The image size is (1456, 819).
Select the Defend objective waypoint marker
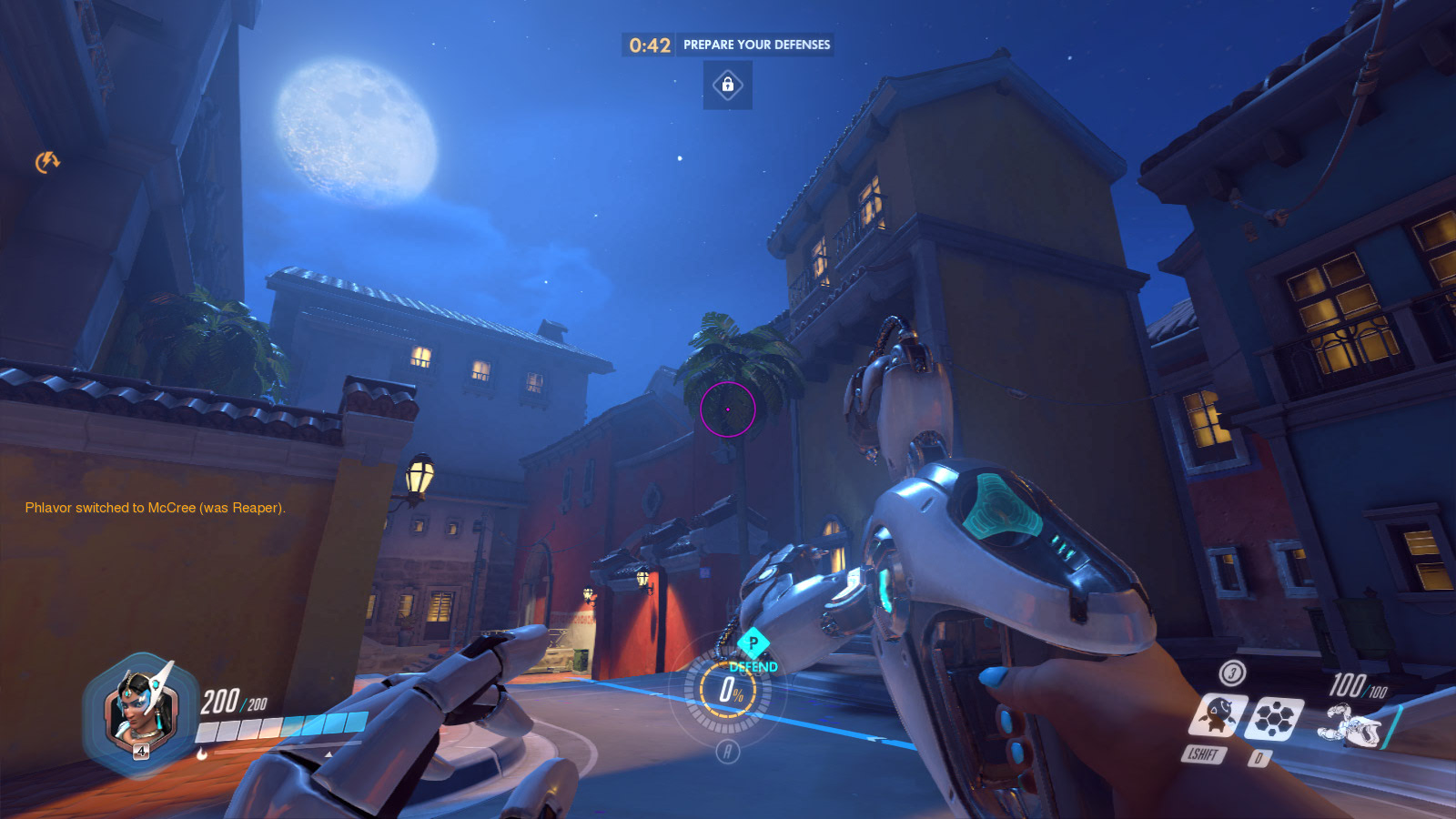(753, 643)
